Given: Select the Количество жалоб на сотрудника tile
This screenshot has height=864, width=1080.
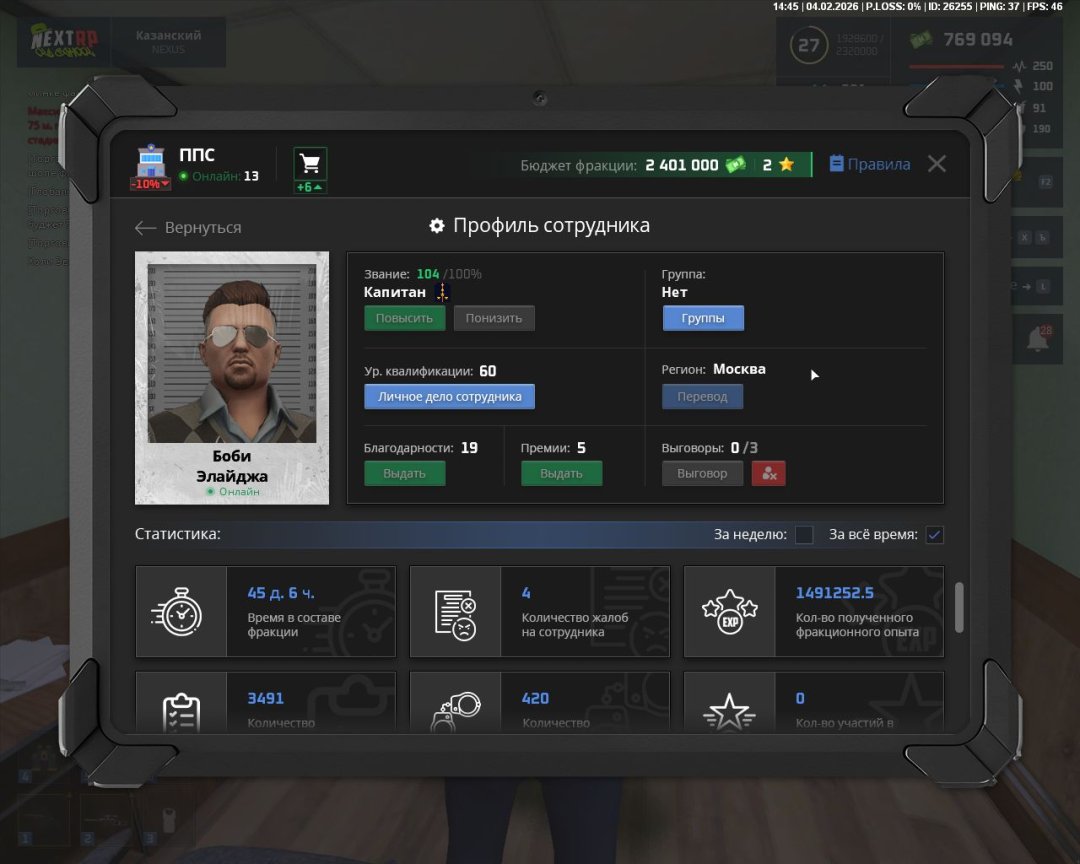Looking at the screenshot, I should pyautogui.click(x=539, y=612).
